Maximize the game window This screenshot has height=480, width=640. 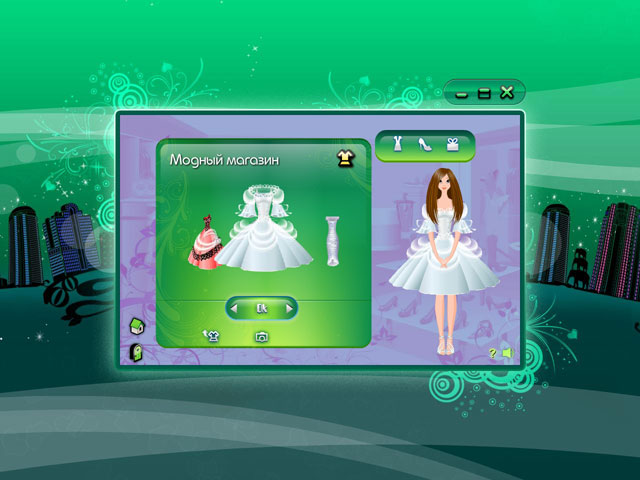(484, 93)
